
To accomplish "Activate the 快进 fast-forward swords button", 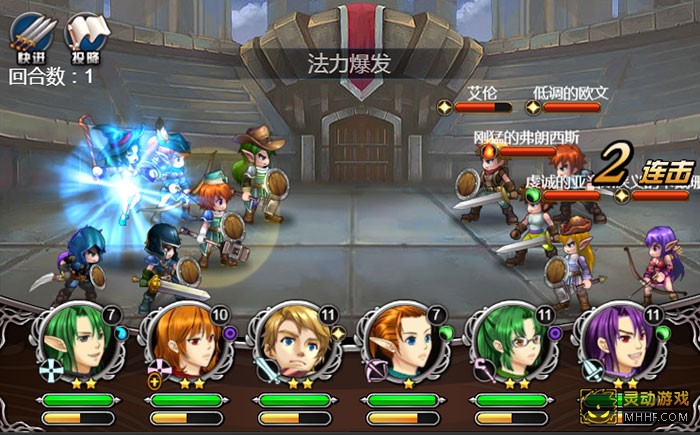I will coord(31,34).
